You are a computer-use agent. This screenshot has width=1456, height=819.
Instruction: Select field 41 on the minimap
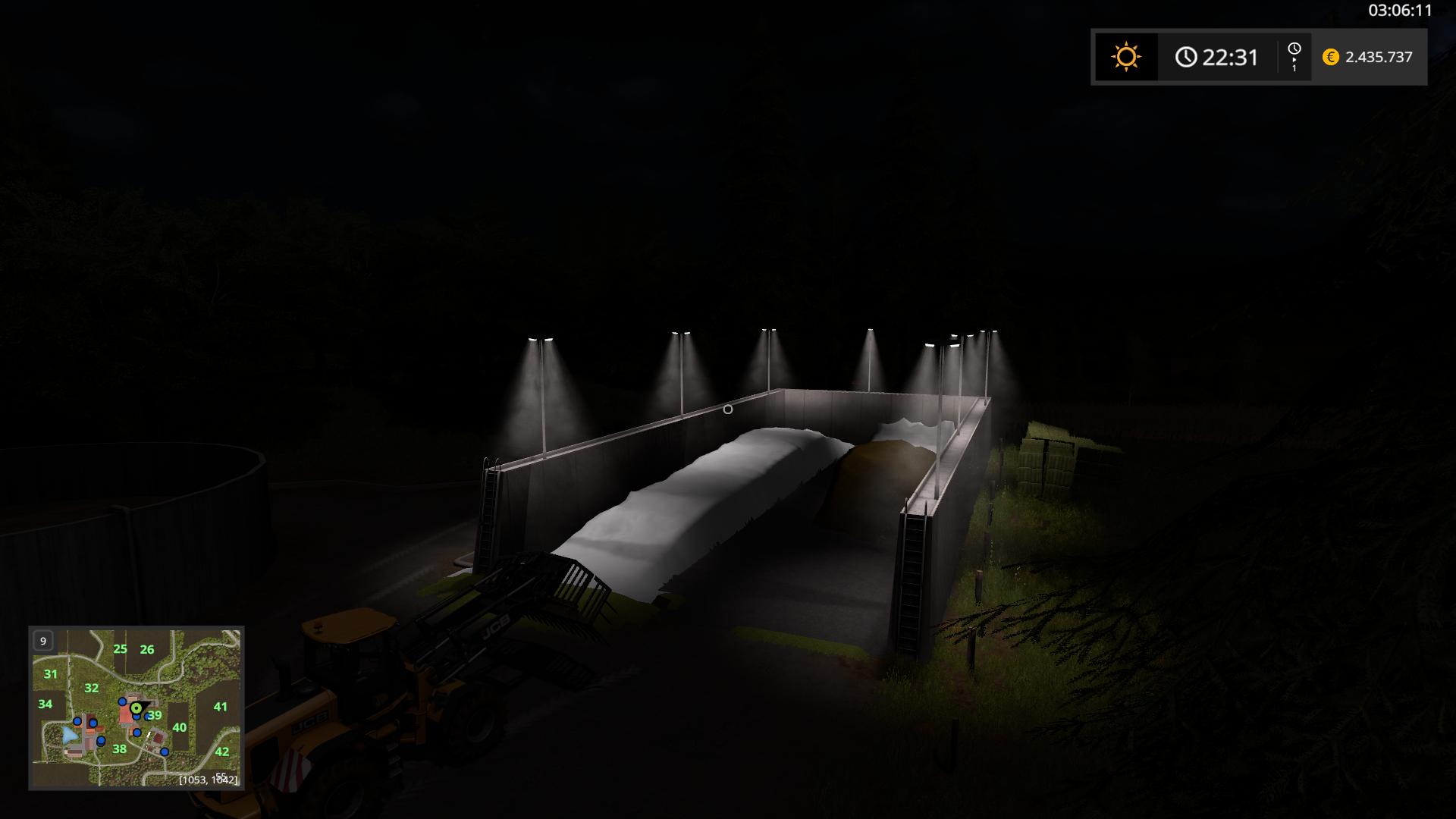pyautogui.click(x=220, y=707)
